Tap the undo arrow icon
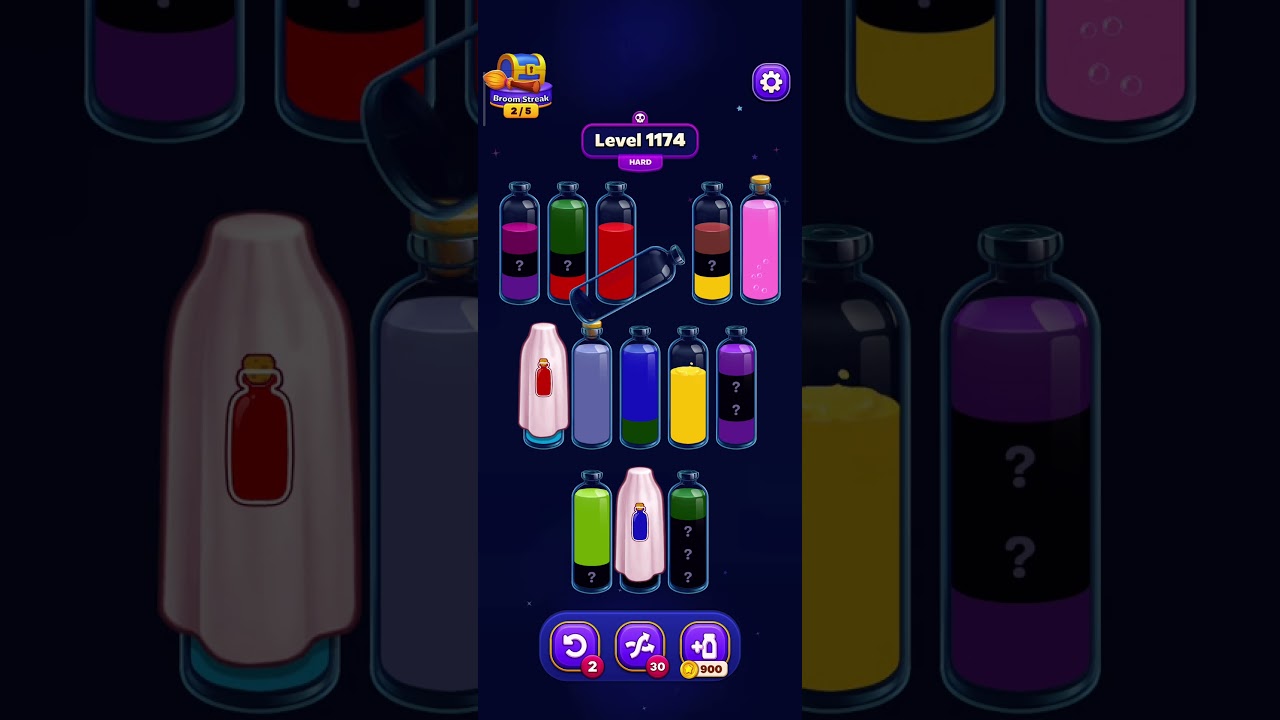Image resolution: width=1280 pixels, height=720 pixels. coord(575,646)
